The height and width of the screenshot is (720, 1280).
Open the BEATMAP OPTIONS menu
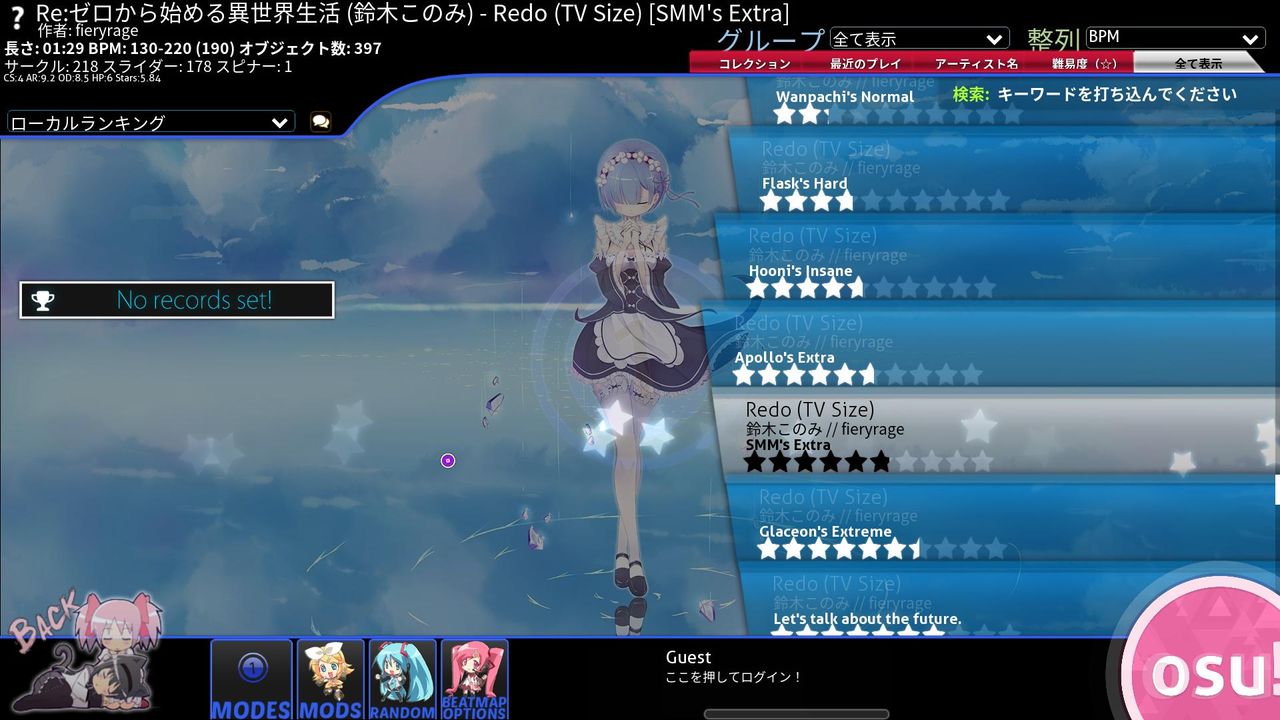coord(475,678)
